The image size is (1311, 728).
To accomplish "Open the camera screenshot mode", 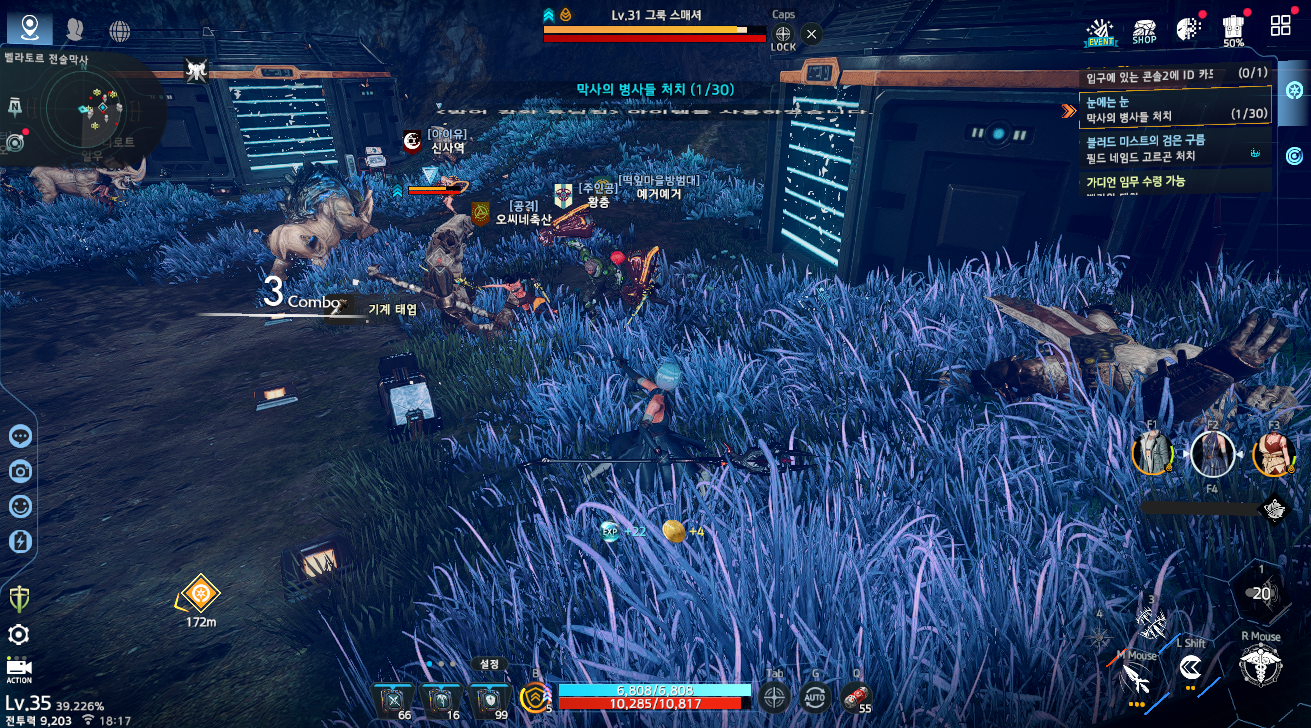I will 20,471.
